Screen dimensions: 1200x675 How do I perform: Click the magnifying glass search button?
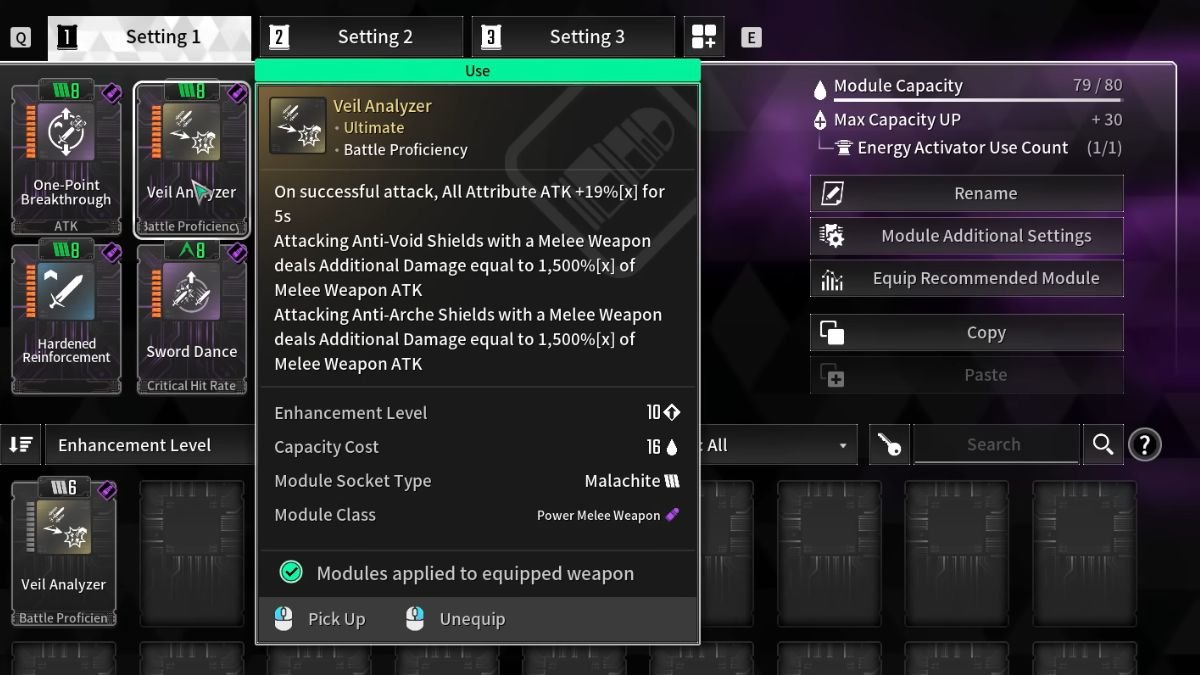click(1103, 445)
